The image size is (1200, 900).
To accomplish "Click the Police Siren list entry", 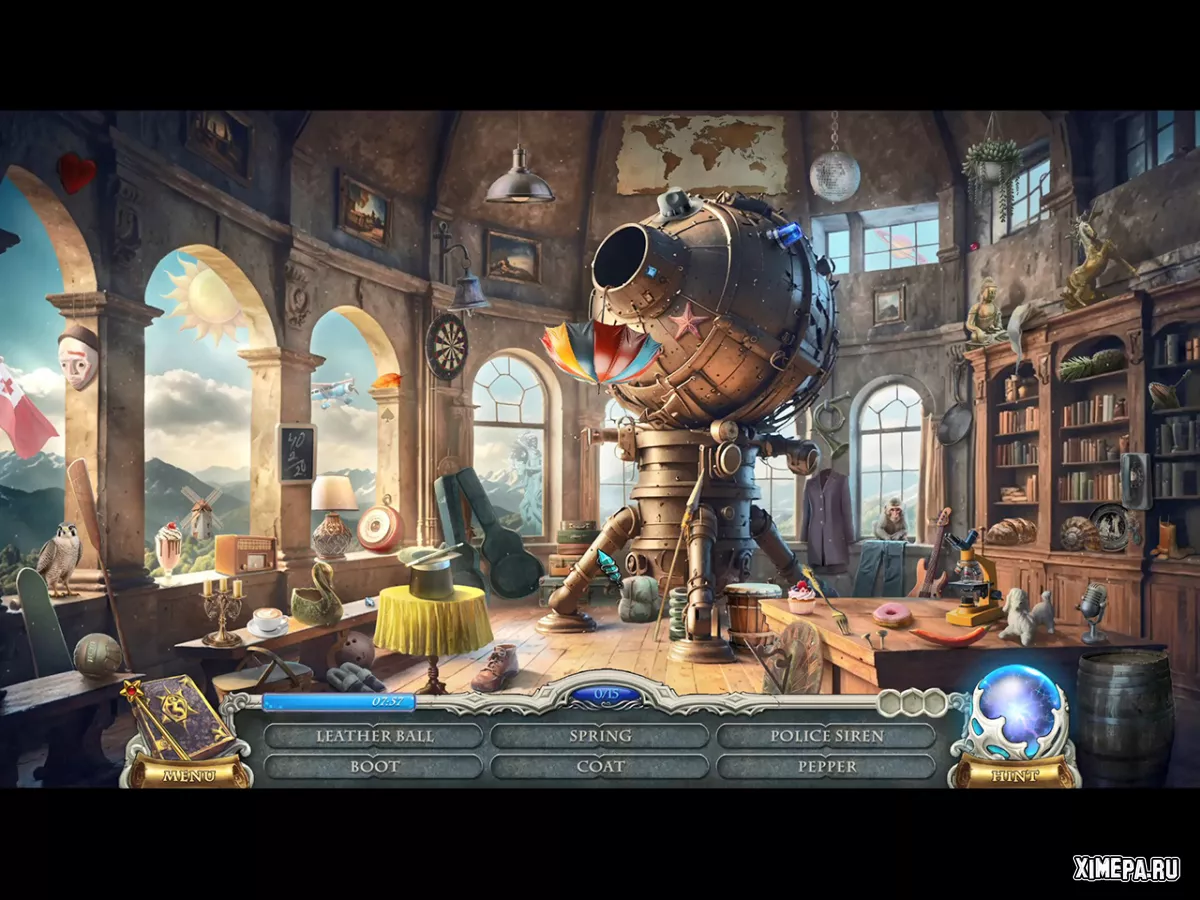I will point(826,736).
